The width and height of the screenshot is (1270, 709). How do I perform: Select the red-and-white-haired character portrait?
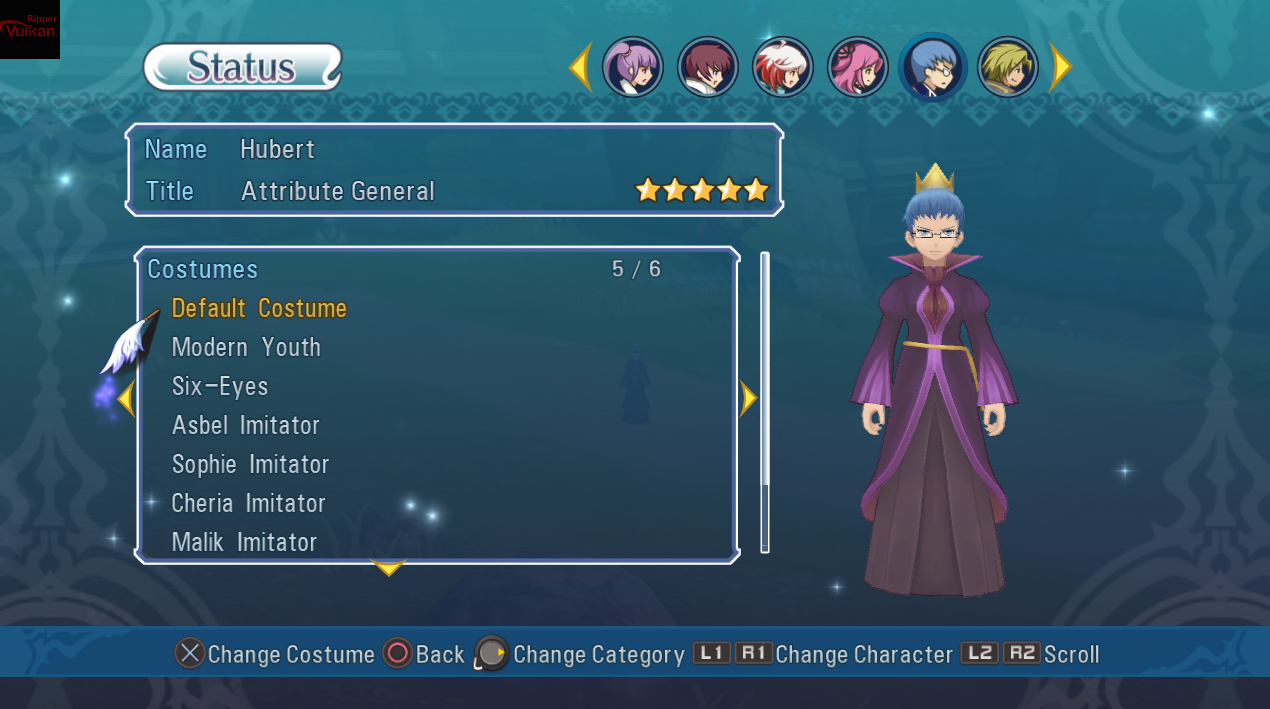pos(783,68)
